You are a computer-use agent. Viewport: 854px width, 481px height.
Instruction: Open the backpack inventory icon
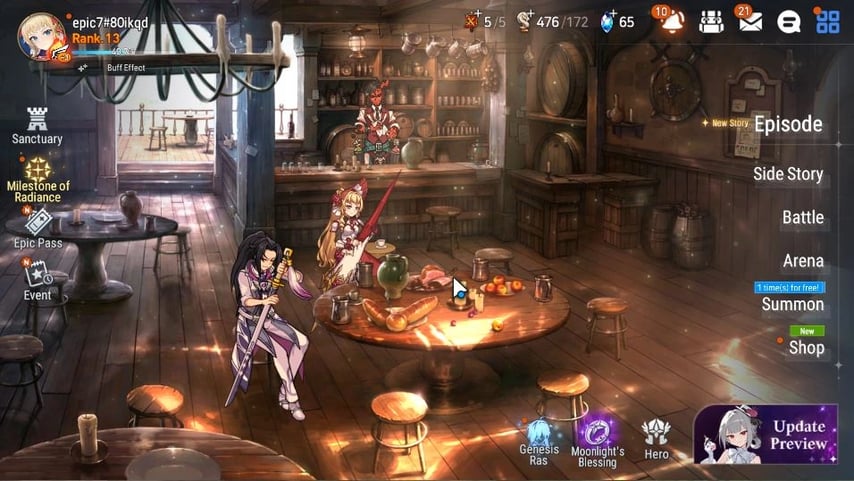[x=711, y=22]
